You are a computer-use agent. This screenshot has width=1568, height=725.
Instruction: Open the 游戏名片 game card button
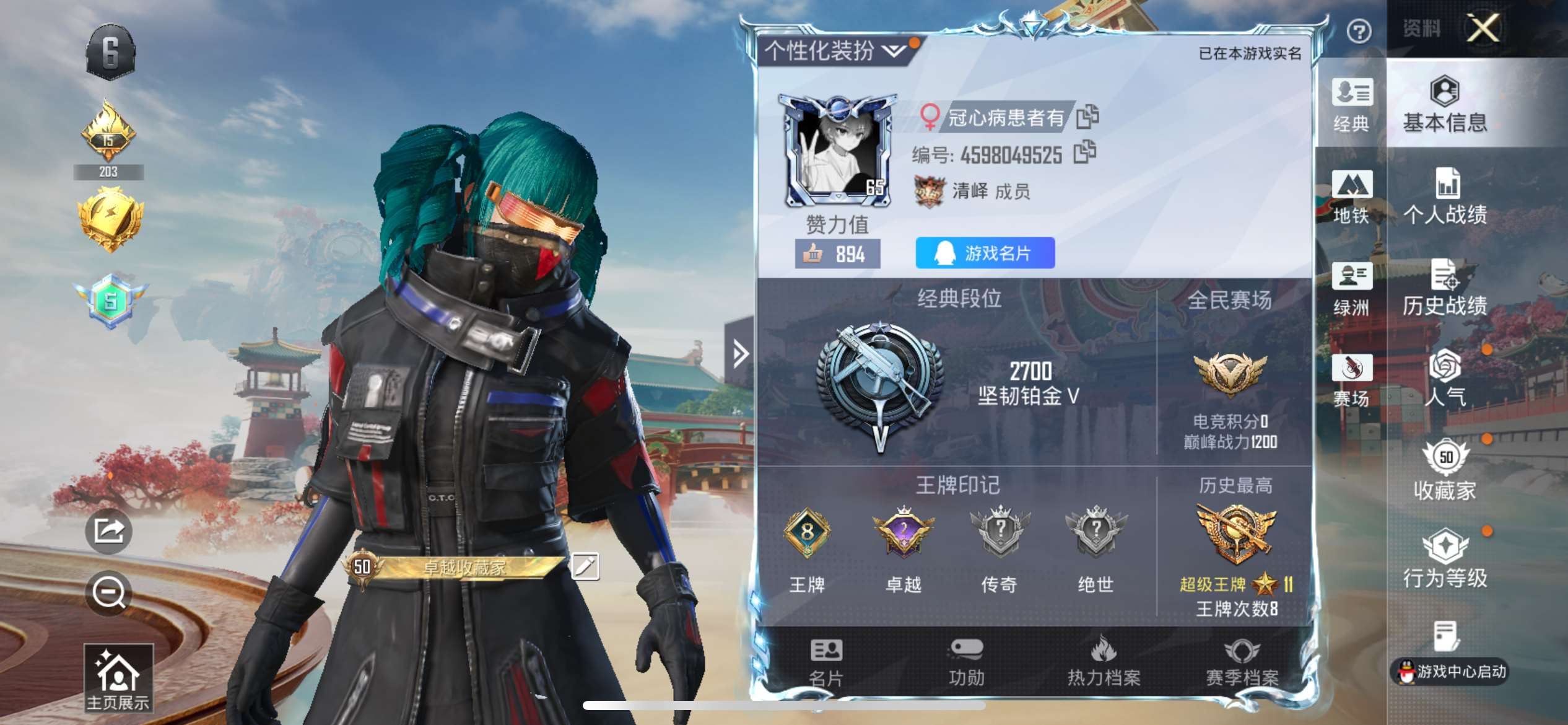point(985,253)
